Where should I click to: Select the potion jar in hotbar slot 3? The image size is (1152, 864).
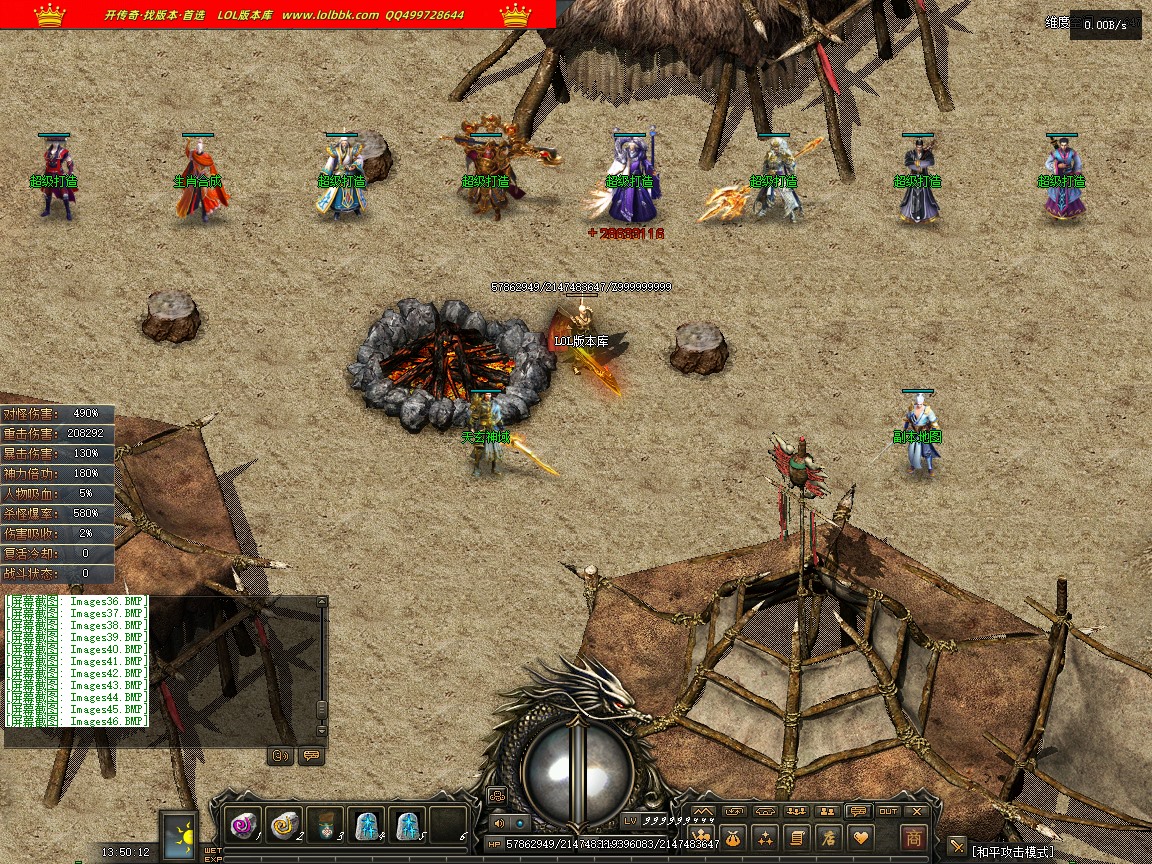pyautogui.click(x=325, y=824)
